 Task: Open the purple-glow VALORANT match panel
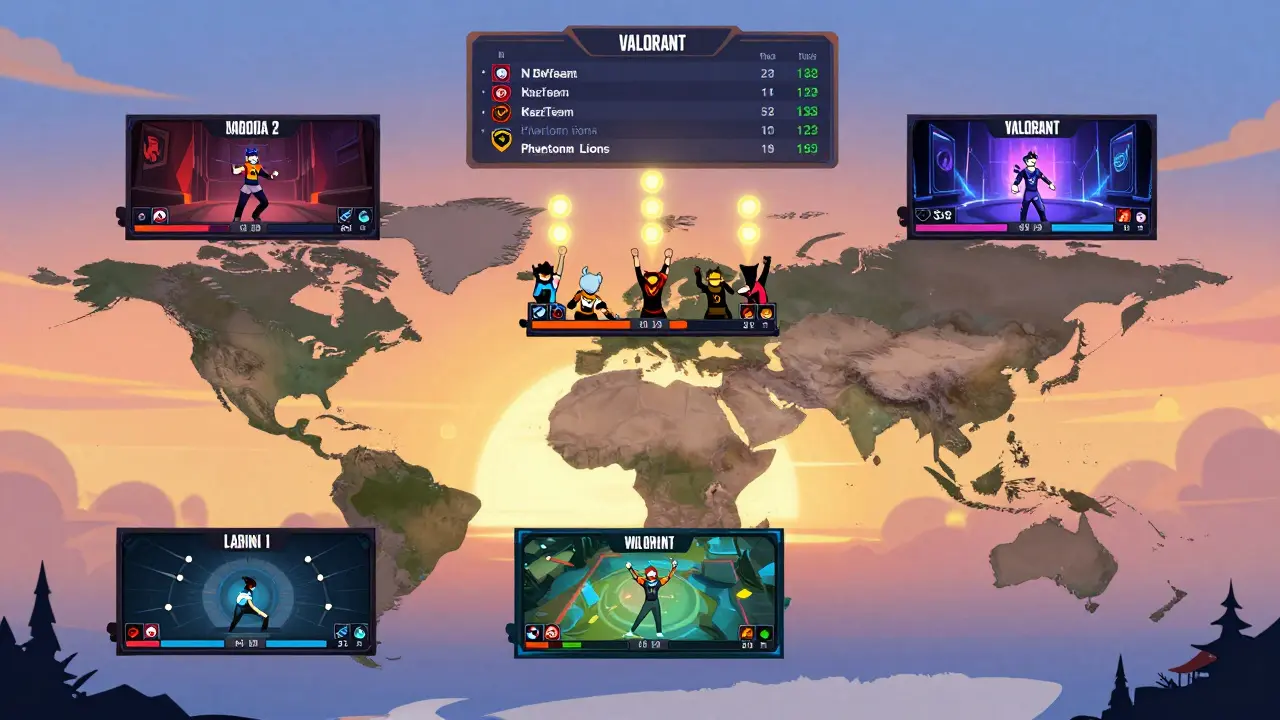pos(1031,170)
